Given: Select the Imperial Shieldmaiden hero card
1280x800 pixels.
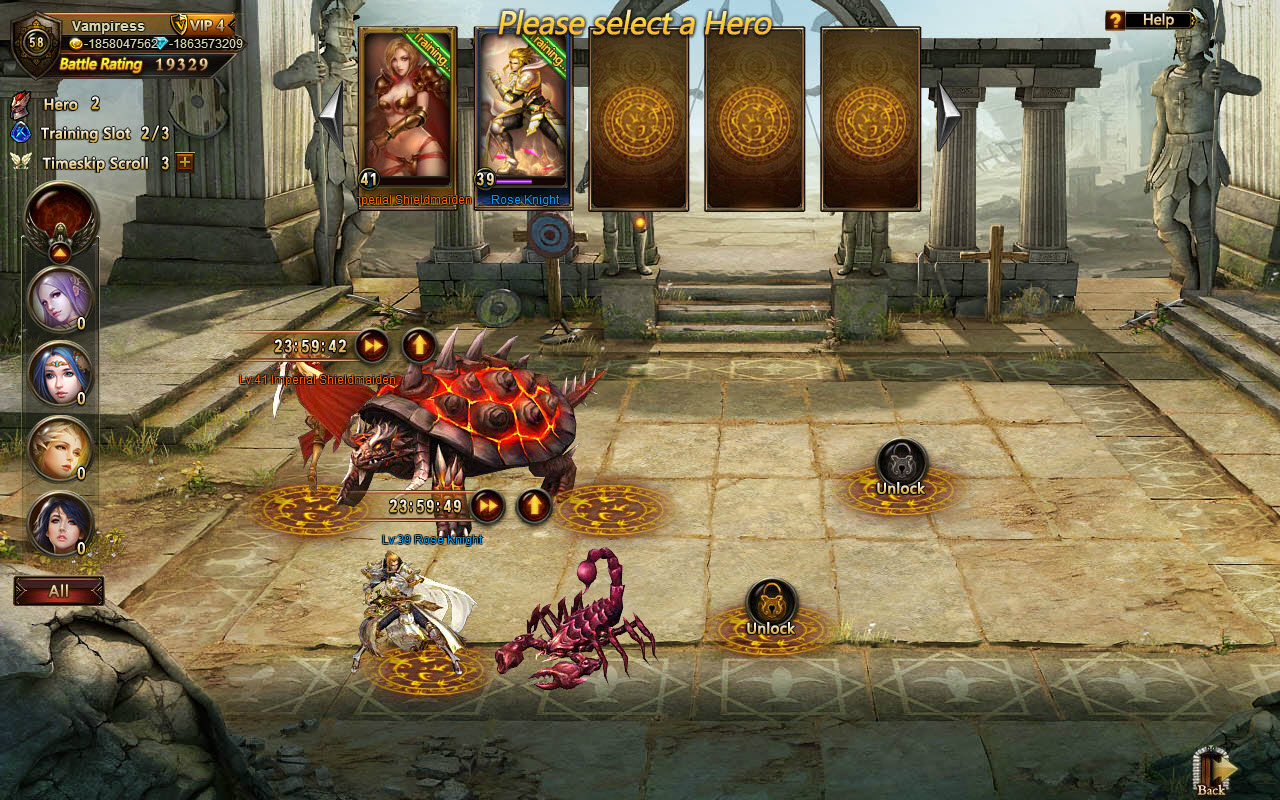Looking at the screenshot, I should coord(409,115).
